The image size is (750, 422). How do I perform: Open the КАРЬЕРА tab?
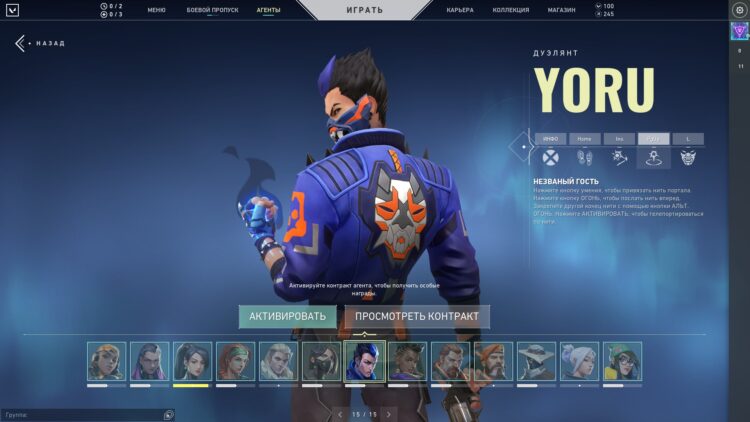click(460, 10)
